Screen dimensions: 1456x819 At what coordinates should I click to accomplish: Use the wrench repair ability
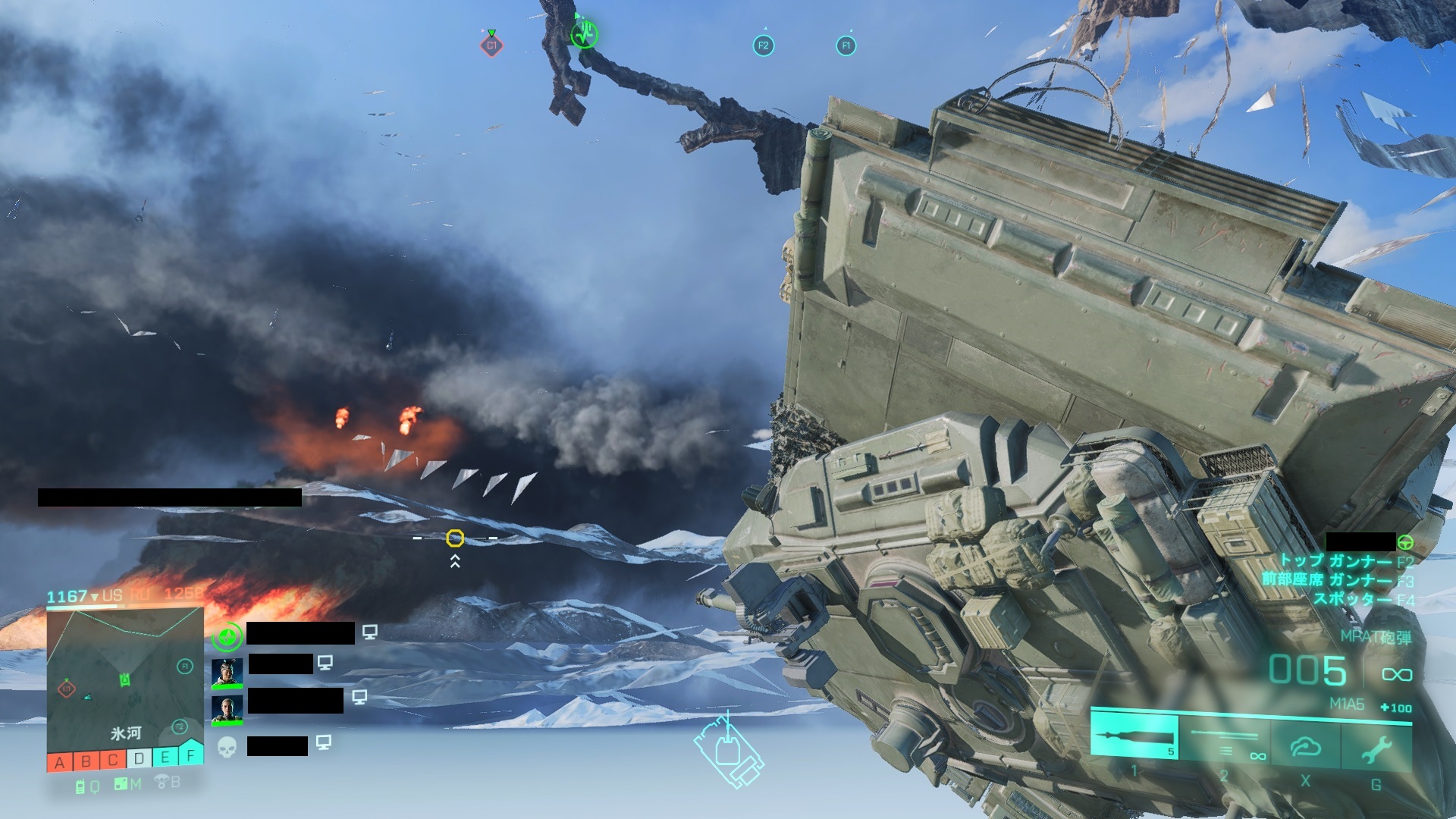coord(1376,749)
